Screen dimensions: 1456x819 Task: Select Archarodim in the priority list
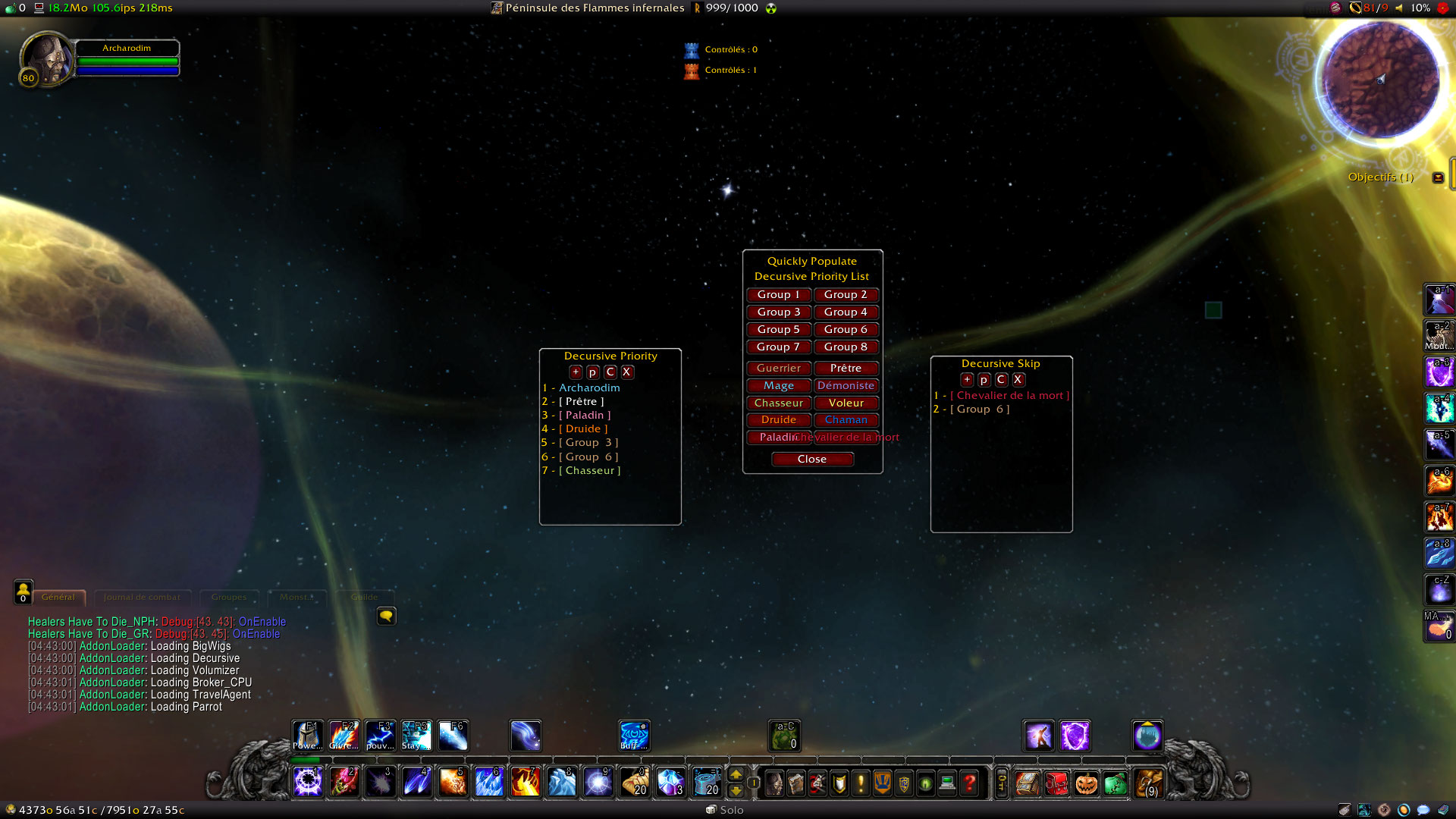589,388
